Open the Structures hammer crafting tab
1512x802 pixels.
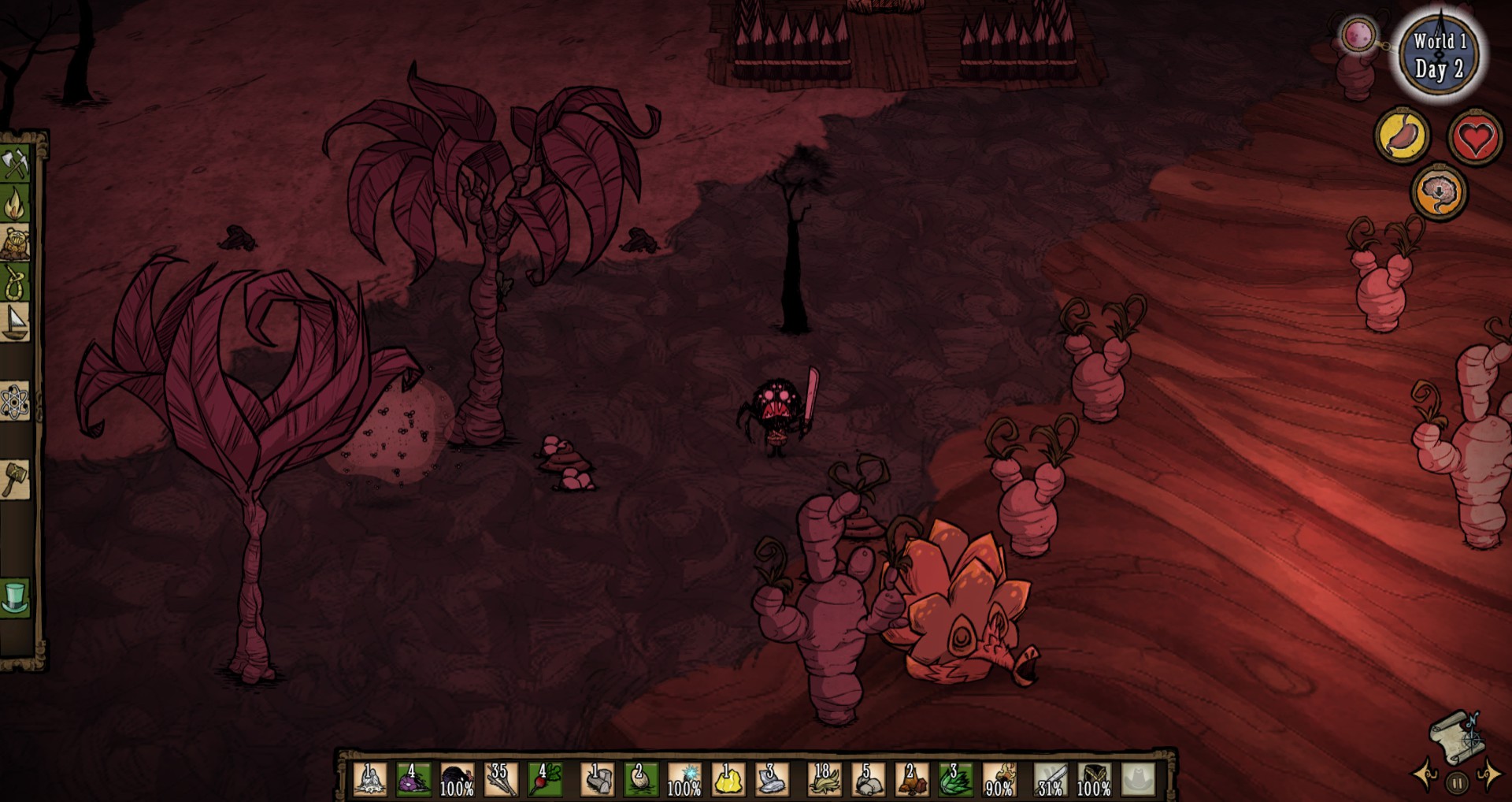point(15,479)
